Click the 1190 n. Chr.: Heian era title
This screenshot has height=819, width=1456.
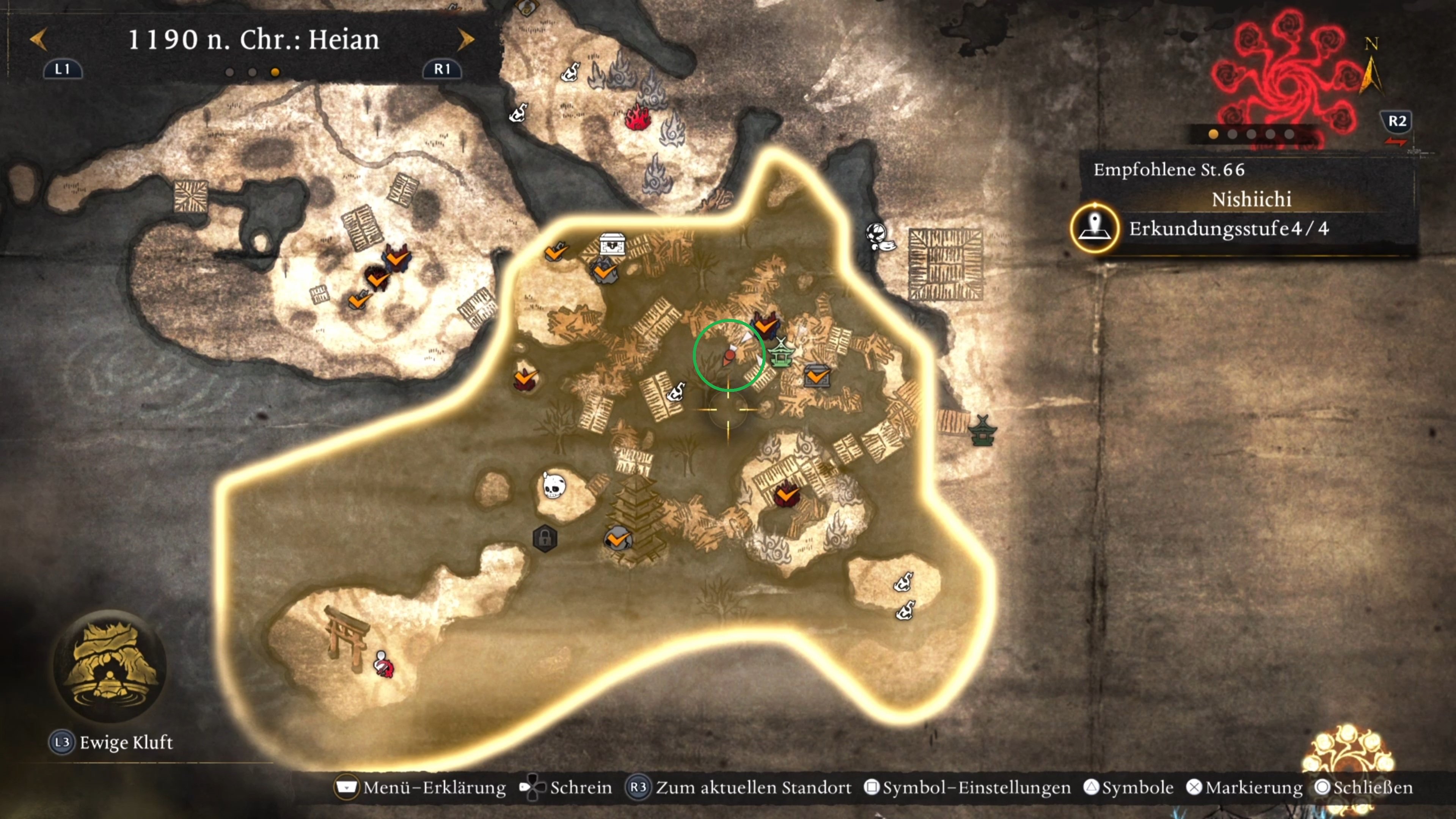(x=253, y=39)
